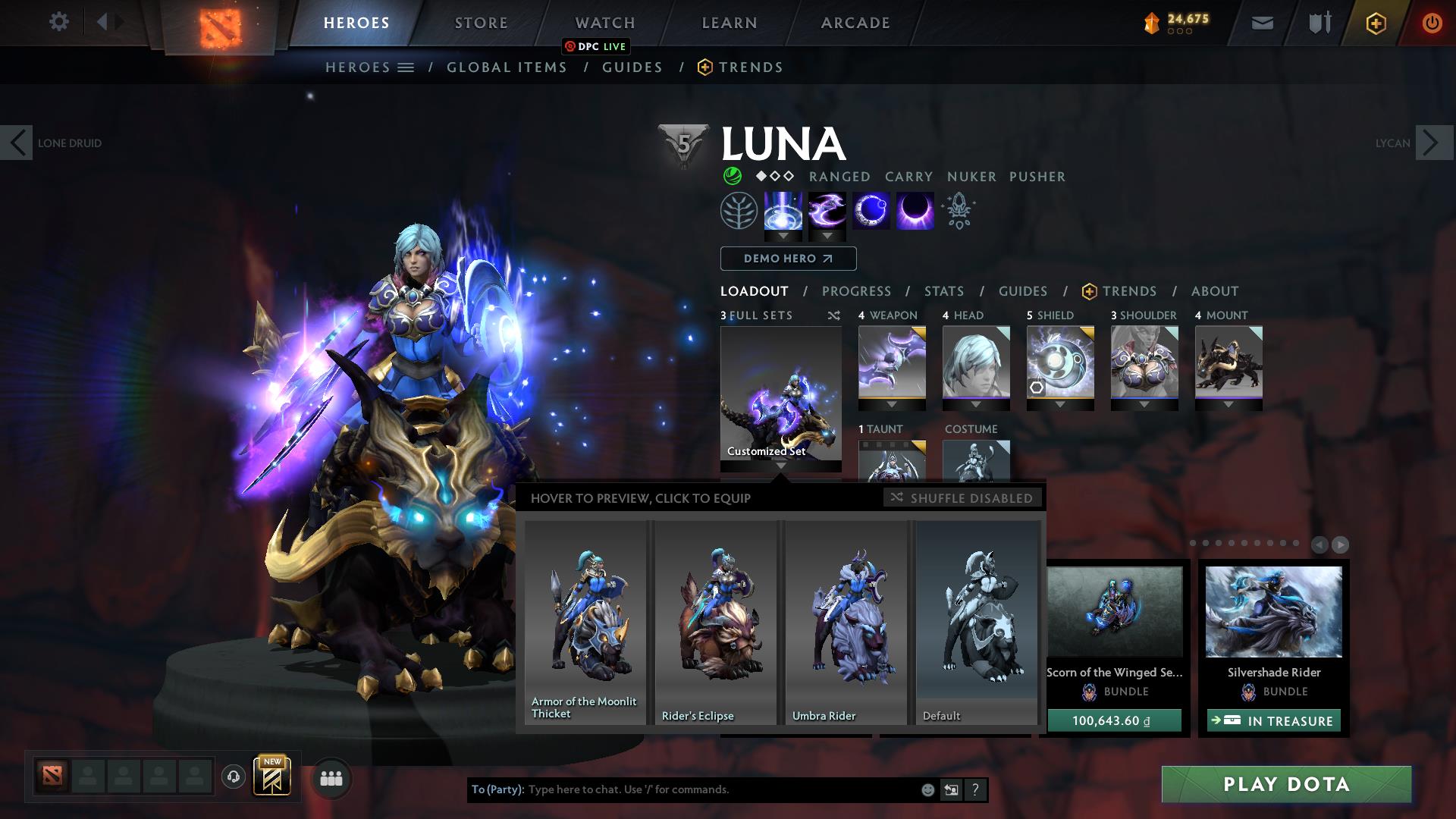This screenshot has height=819, width=1456.
Task: Open the Mount loadout slot
Action: (1228, 362)
